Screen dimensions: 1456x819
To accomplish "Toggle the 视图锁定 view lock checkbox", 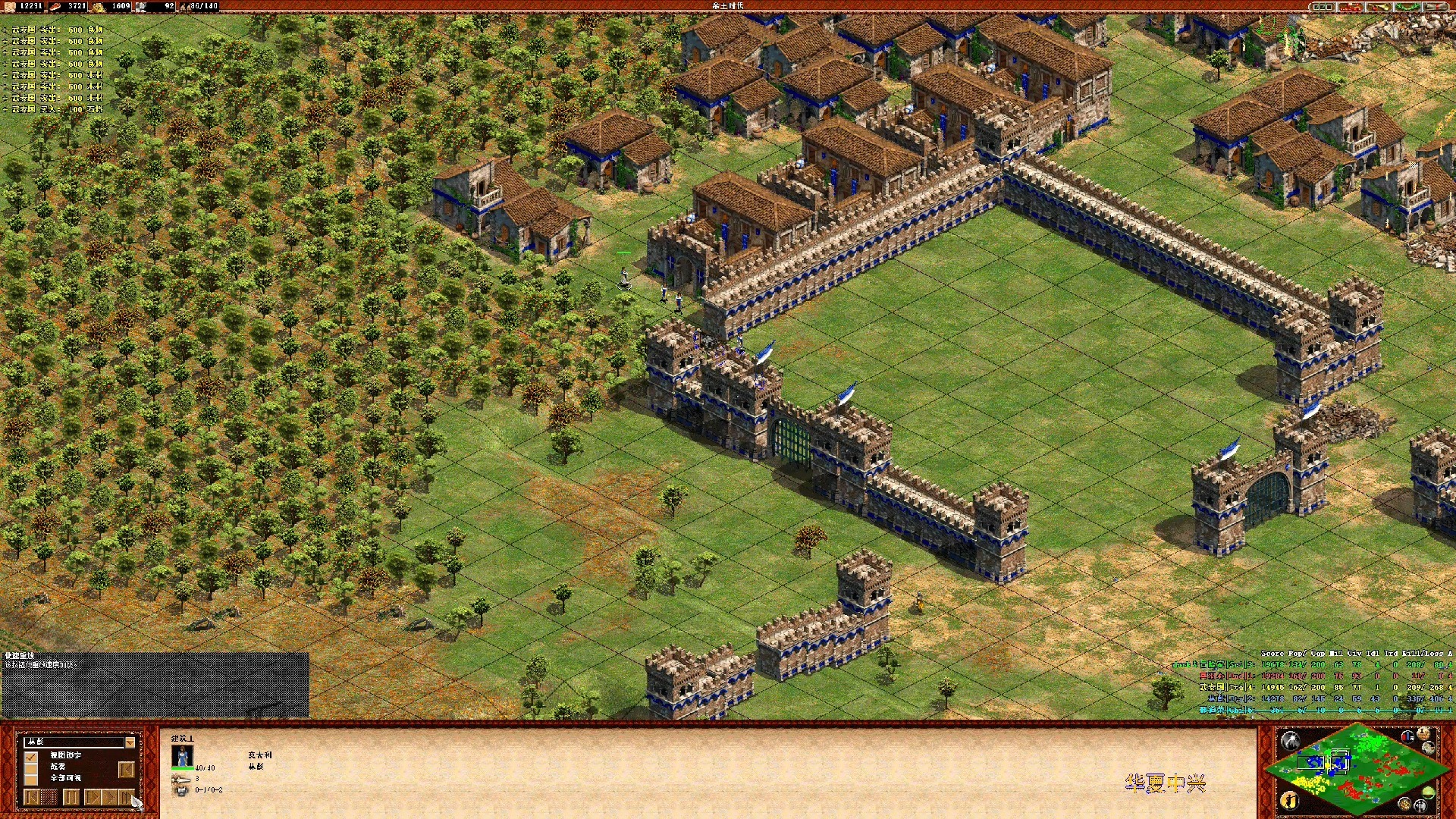I will [31, 756].
